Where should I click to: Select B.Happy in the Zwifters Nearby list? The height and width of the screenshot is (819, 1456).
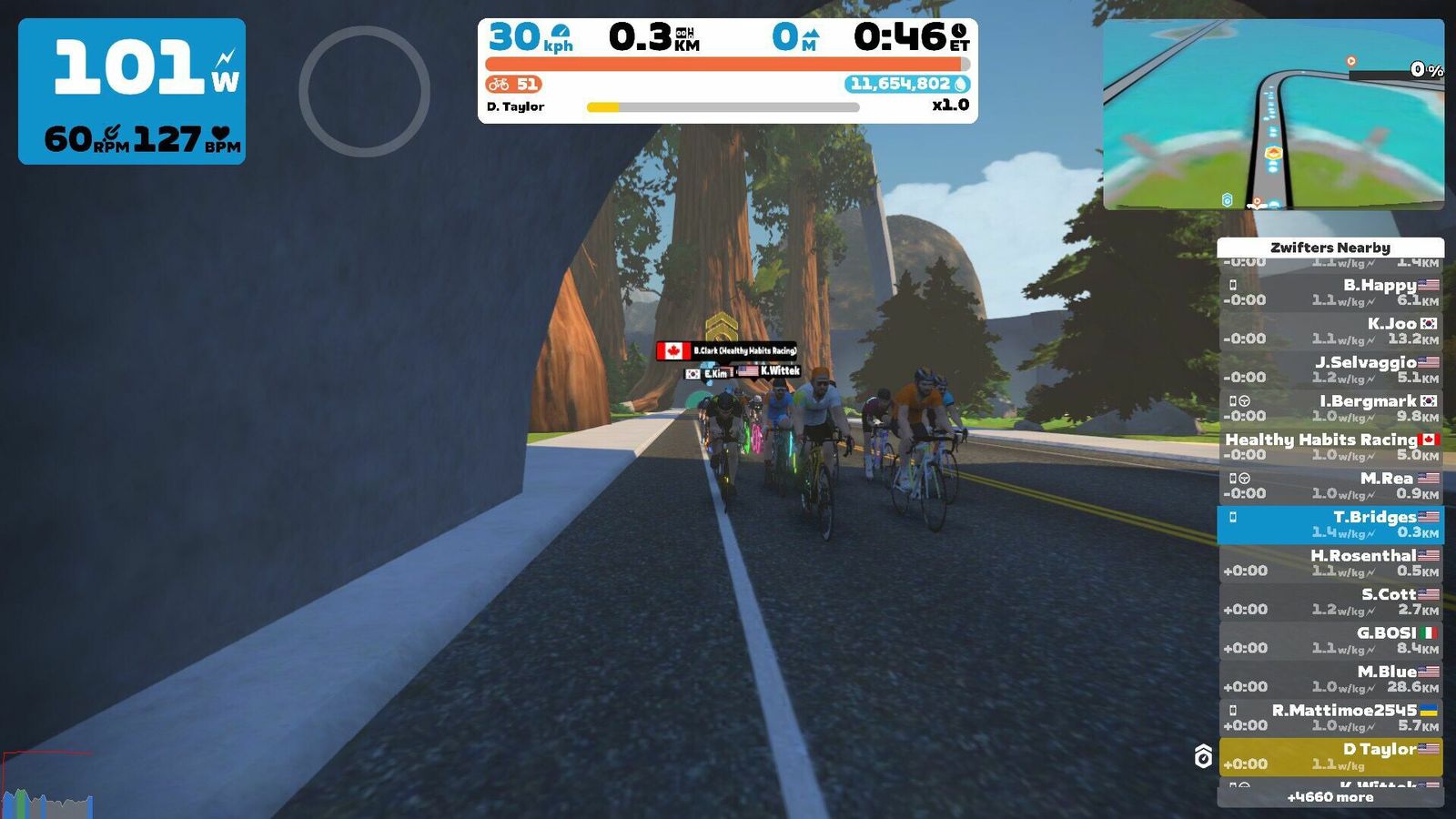[x=1330, y=292]
